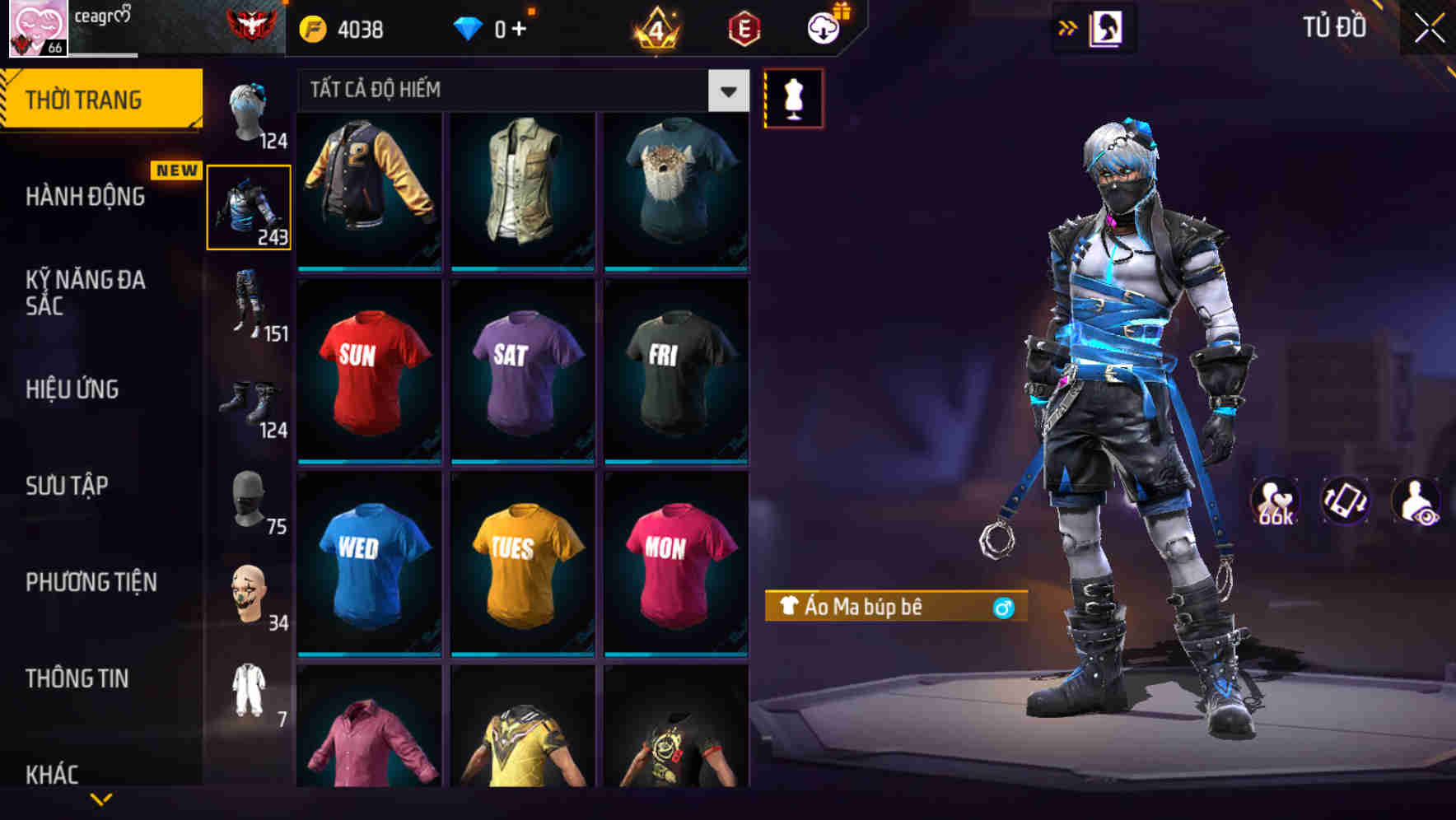Select the mannequin preset outfit icon
Image resolution: width=1456 pixels, height=820 pixels.
793,97
